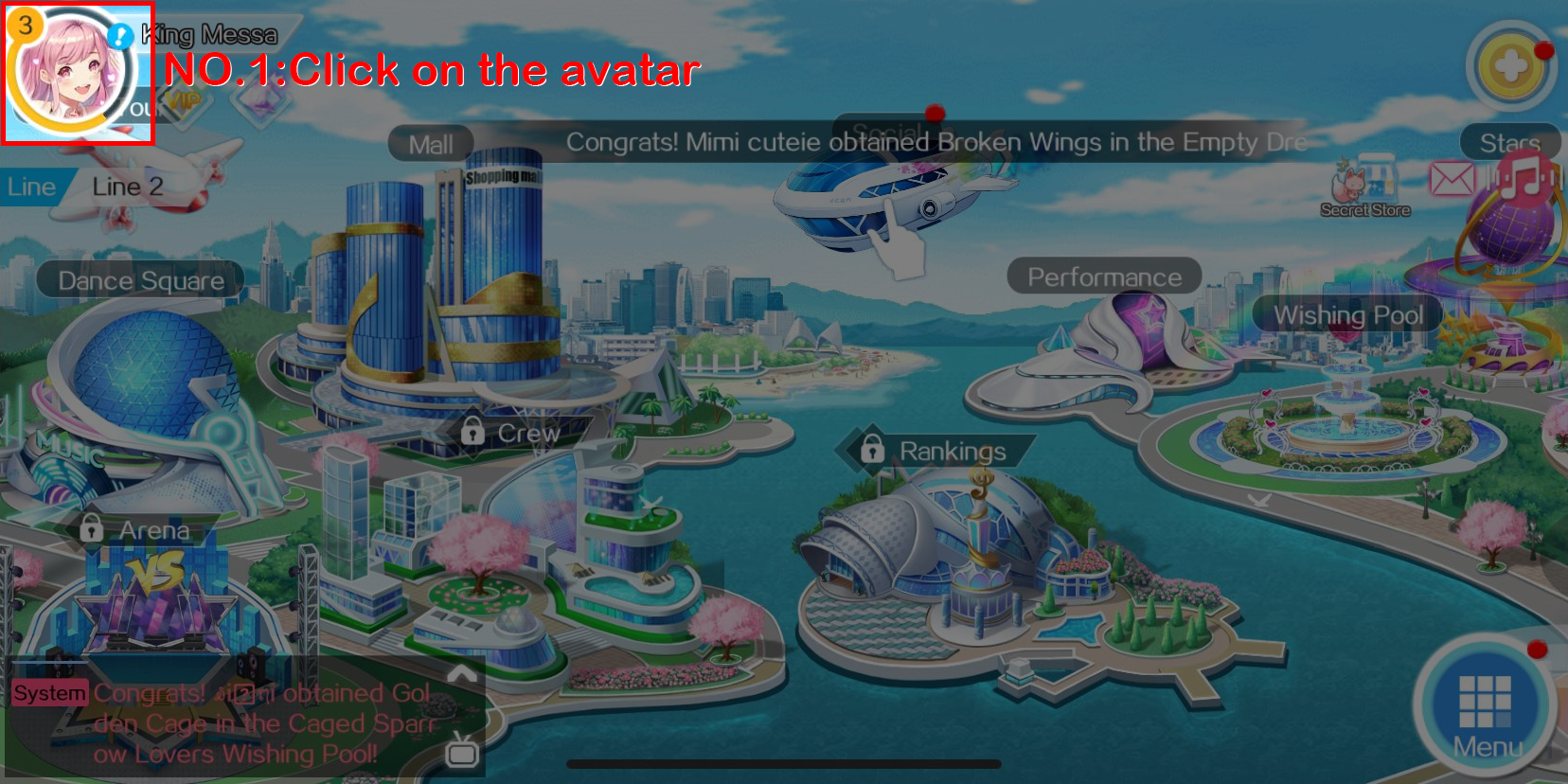Click the gold plus coin button

point(1511,68)
